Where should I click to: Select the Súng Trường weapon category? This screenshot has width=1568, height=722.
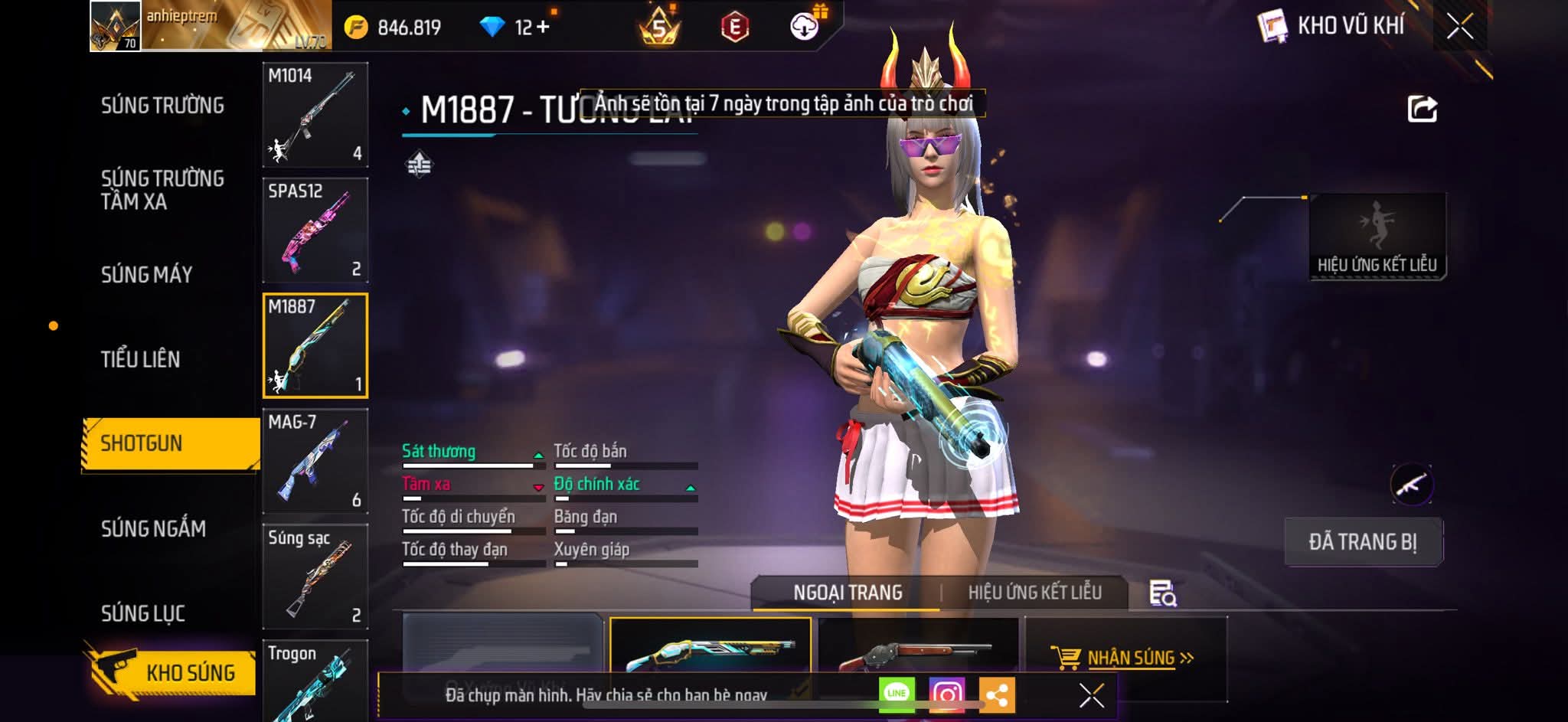pos(162,105)
